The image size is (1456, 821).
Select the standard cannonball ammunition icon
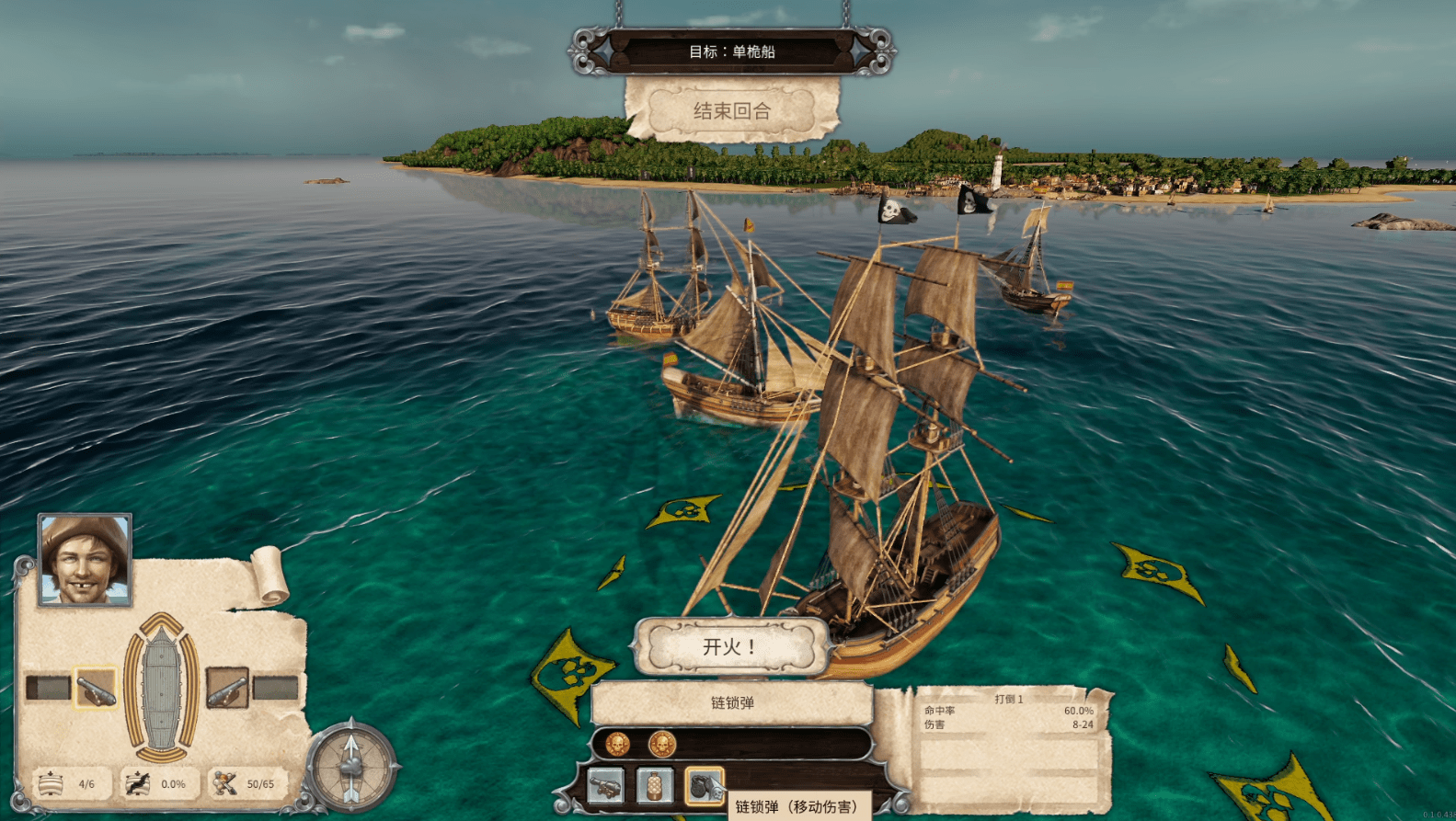point(605,784)
